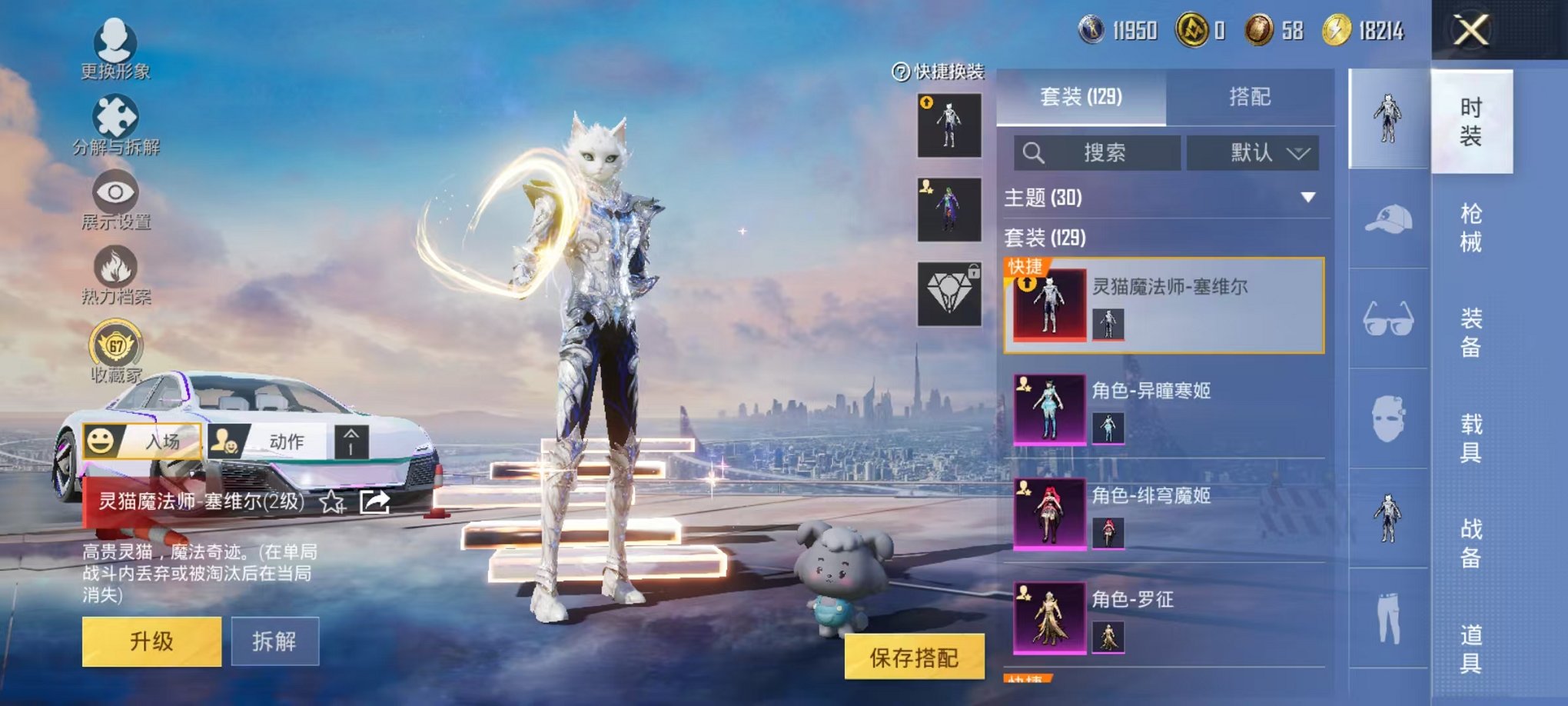
Task: Open the 收藏家 collector badge
Action: pos(116,351)
